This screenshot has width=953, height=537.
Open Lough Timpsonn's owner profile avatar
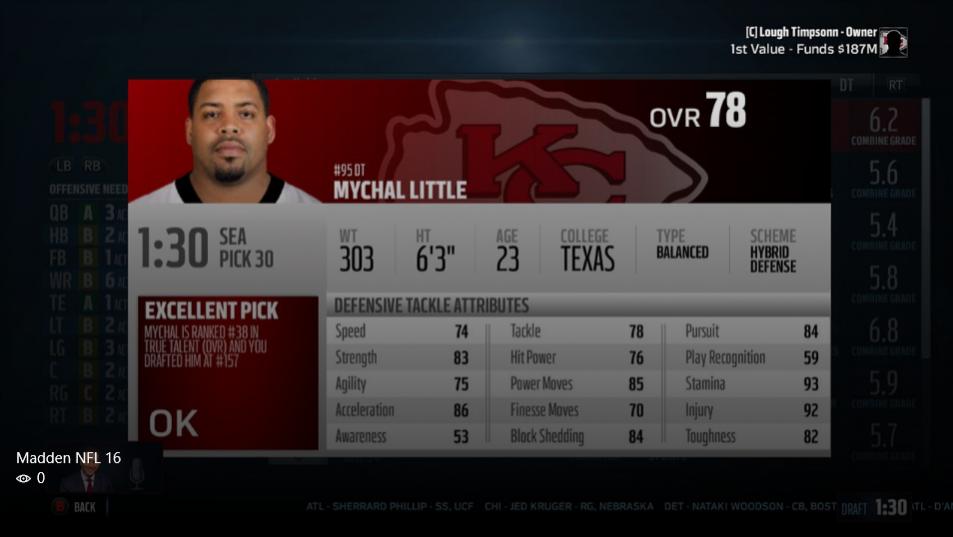893,42
